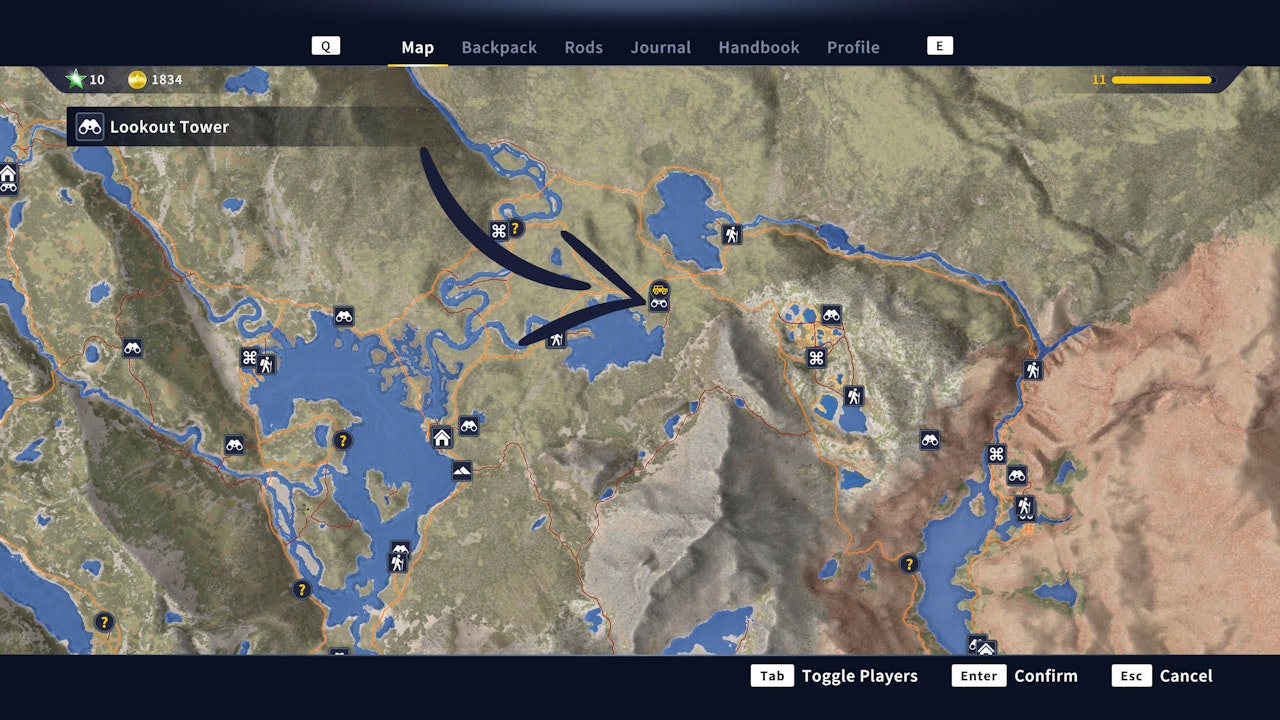Switch to the Backpack tab
The image size is (1280, 720).
pos(499,47)
